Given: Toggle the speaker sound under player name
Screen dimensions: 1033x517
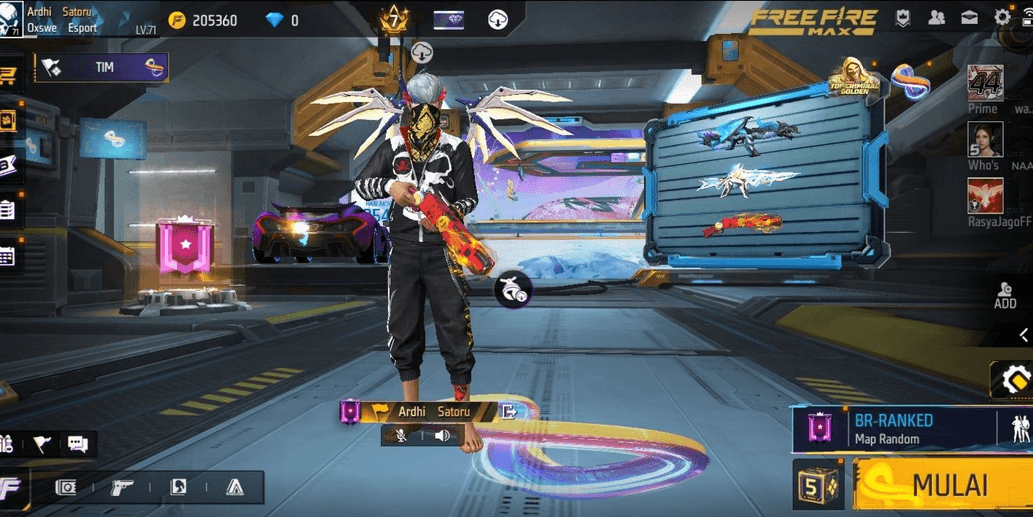Looking at the screenshot, I should (x=443, y=435).
